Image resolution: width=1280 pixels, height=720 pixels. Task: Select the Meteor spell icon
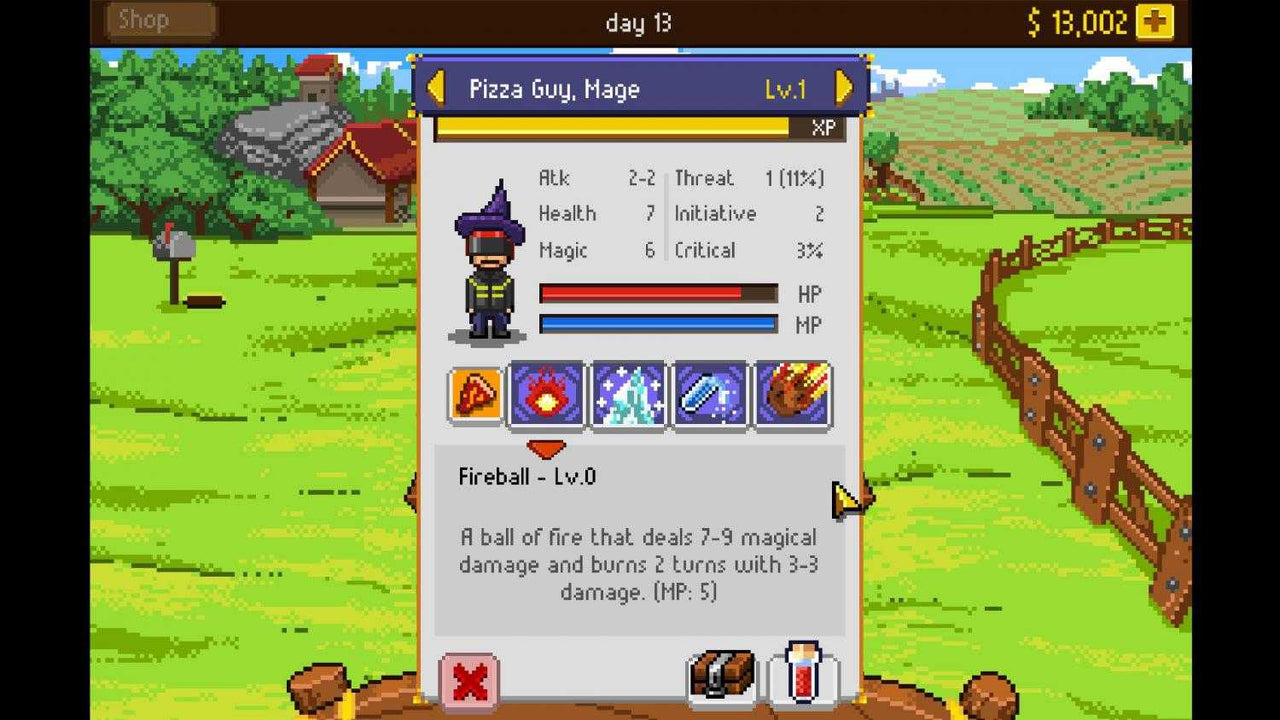pyautogui.click(x=791, y=394)
